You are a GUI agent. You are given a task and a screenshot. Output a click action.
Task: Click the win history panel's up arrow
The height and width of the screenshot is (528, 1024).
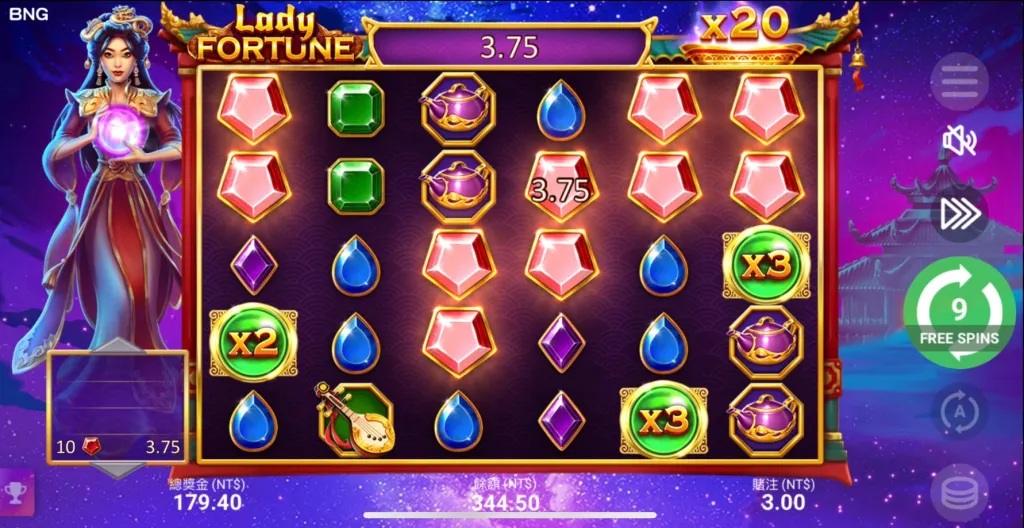(117, 346)
